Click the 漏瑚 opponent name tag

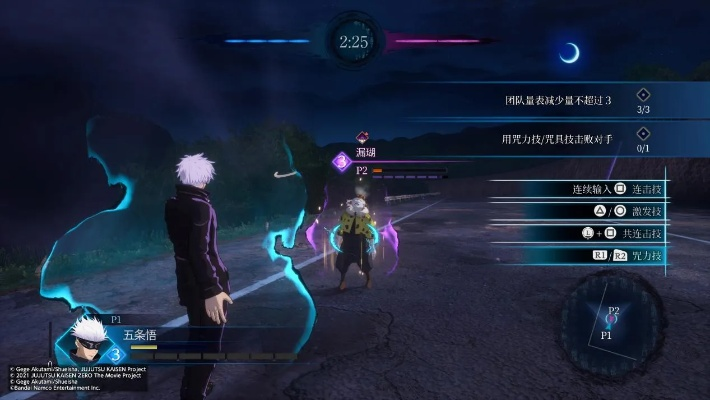click(364, 152)
